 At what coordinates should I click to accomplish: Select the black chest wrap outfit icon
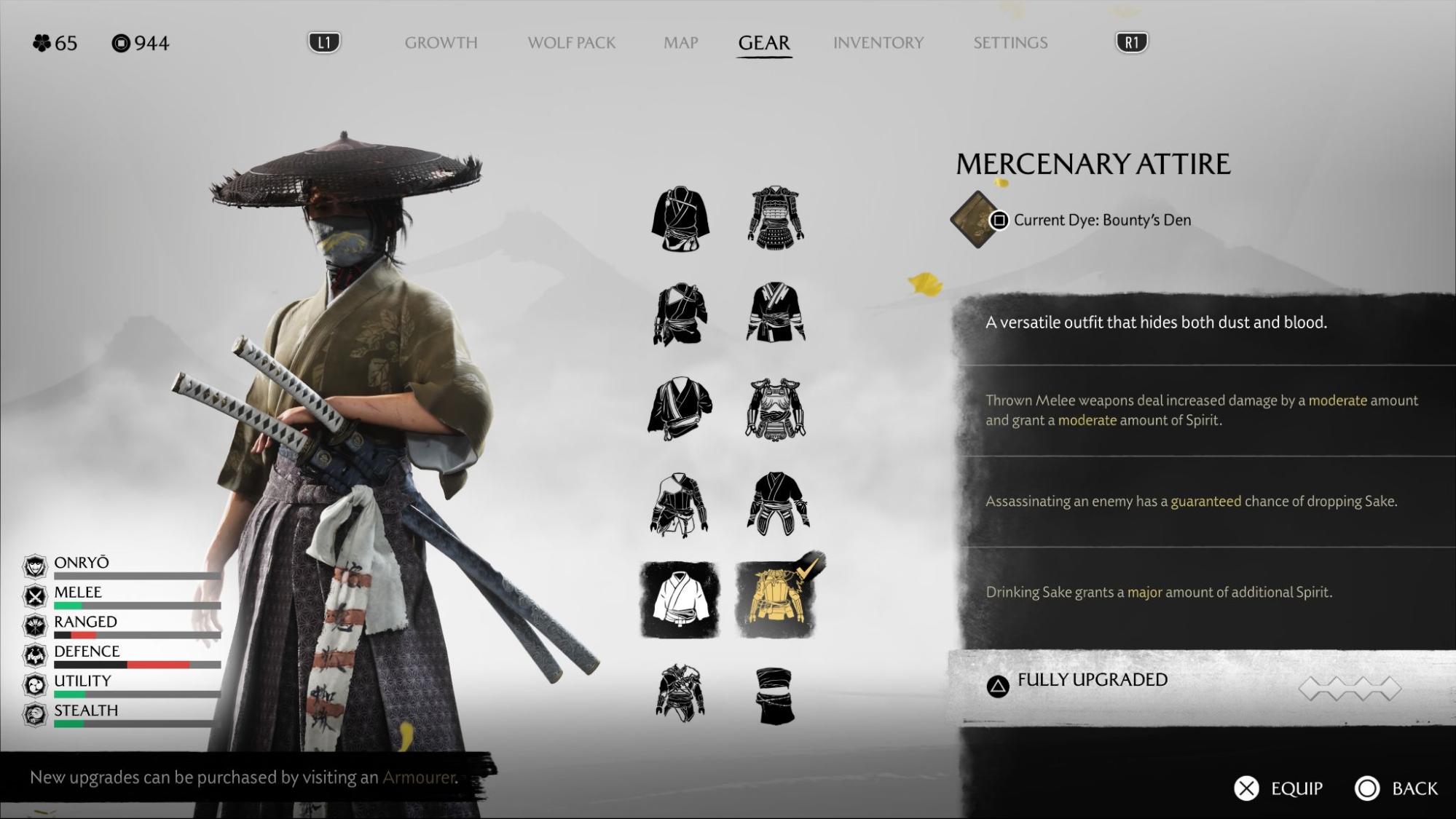click(775, 696)
